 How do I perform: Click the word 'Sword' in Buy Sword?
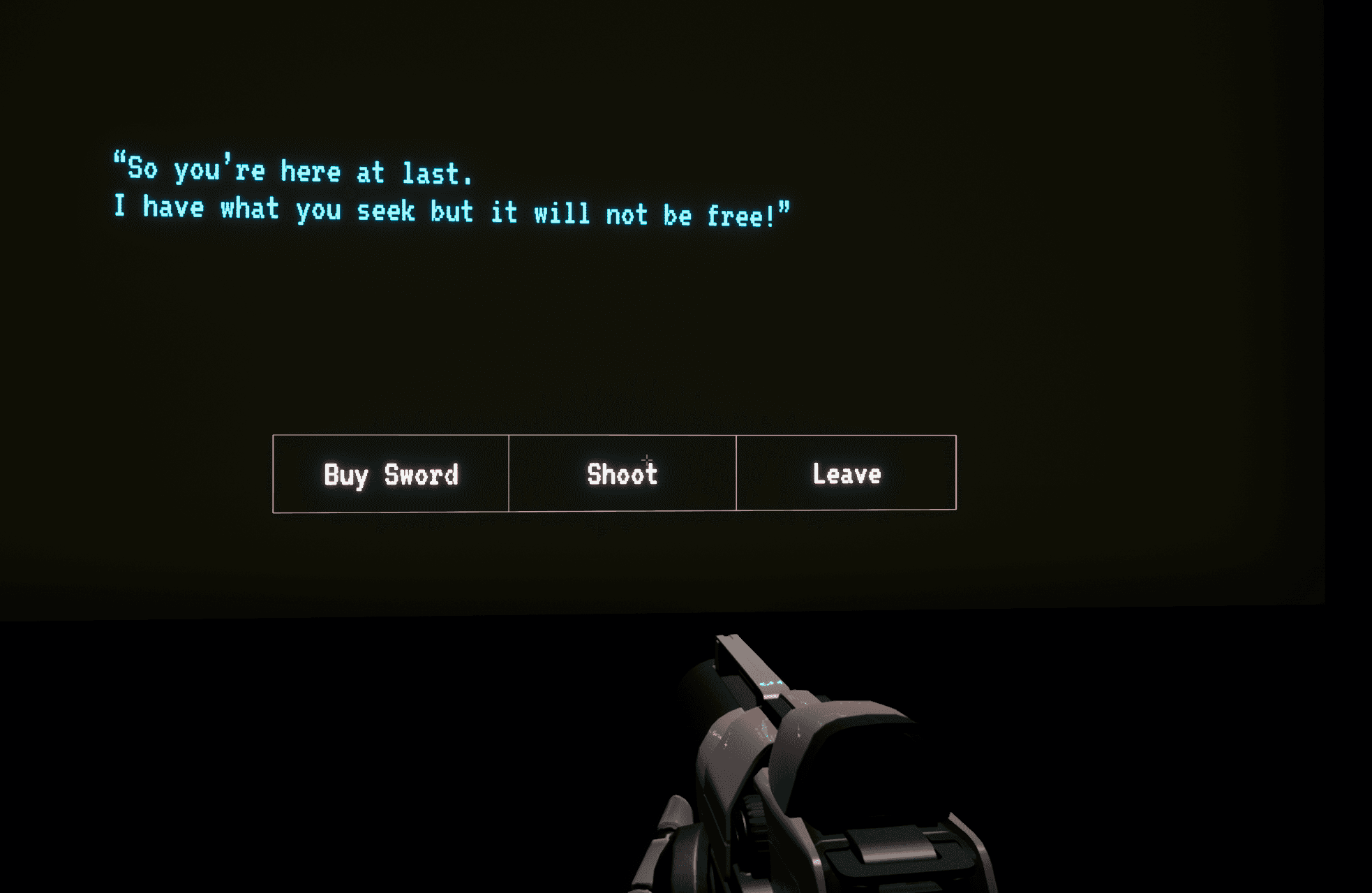click(x=422, y=475)
